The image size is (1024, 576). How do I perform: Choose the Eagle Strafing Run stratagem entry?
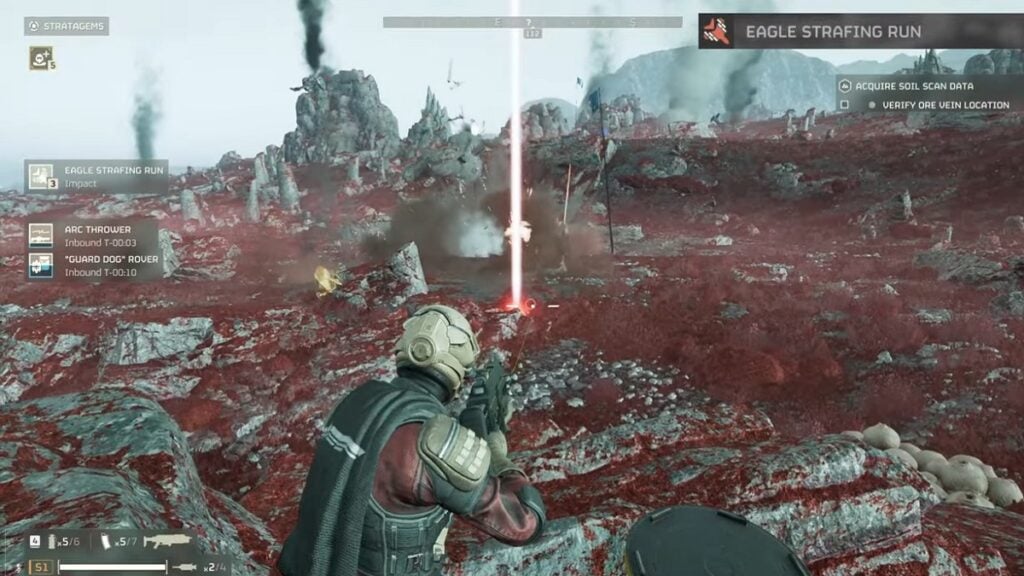(96, 176)
